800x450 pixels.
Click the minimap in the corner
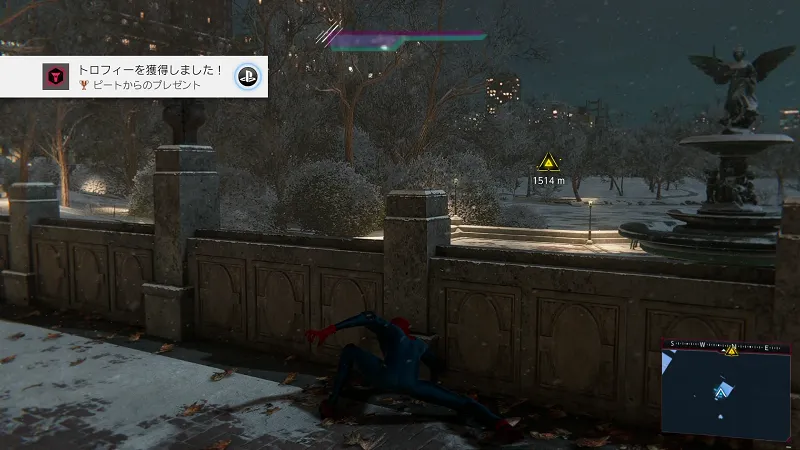coord(725,392)
